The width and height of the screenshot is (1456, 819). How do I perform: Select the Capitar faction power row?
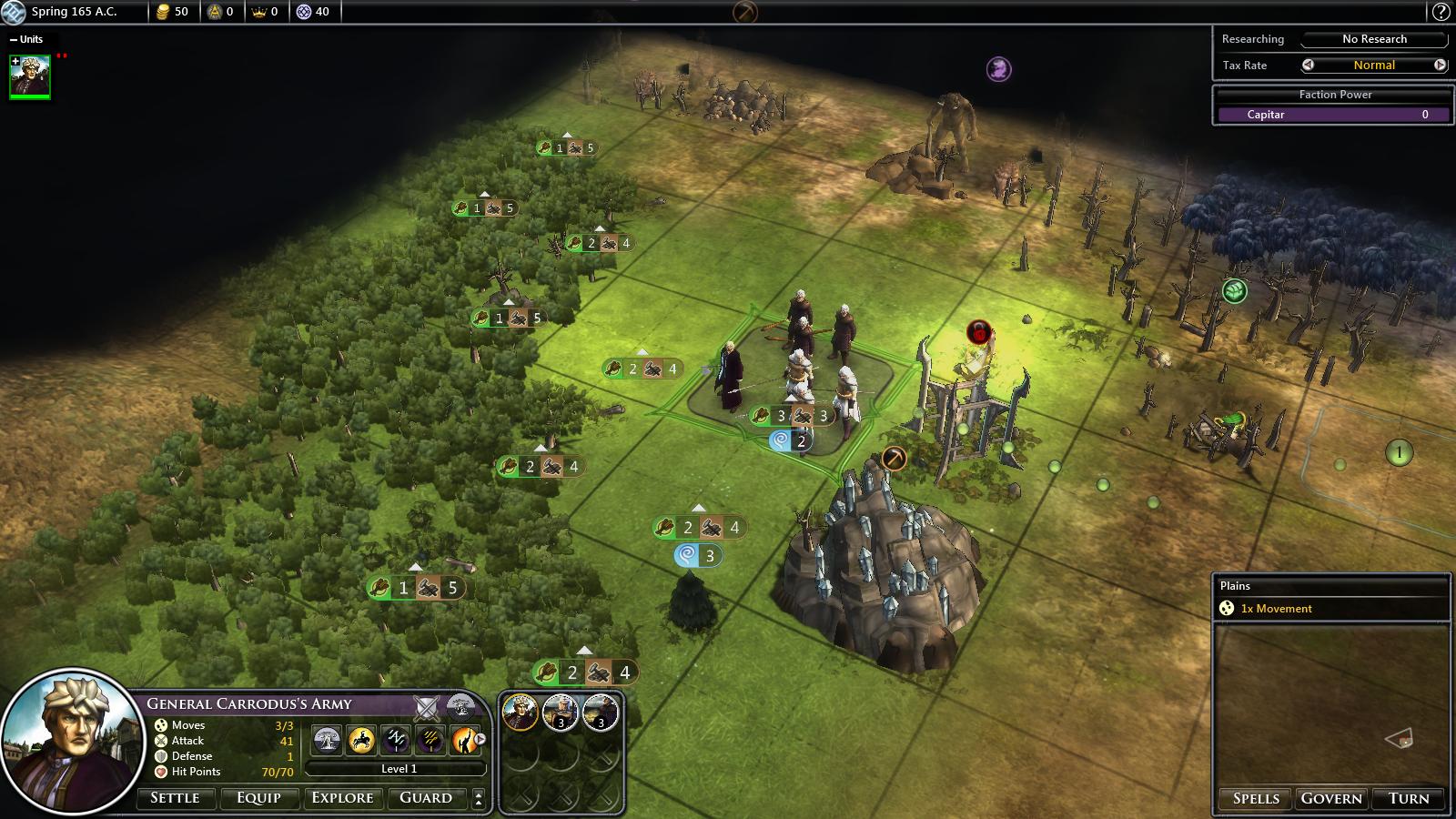pos(1334,115)
